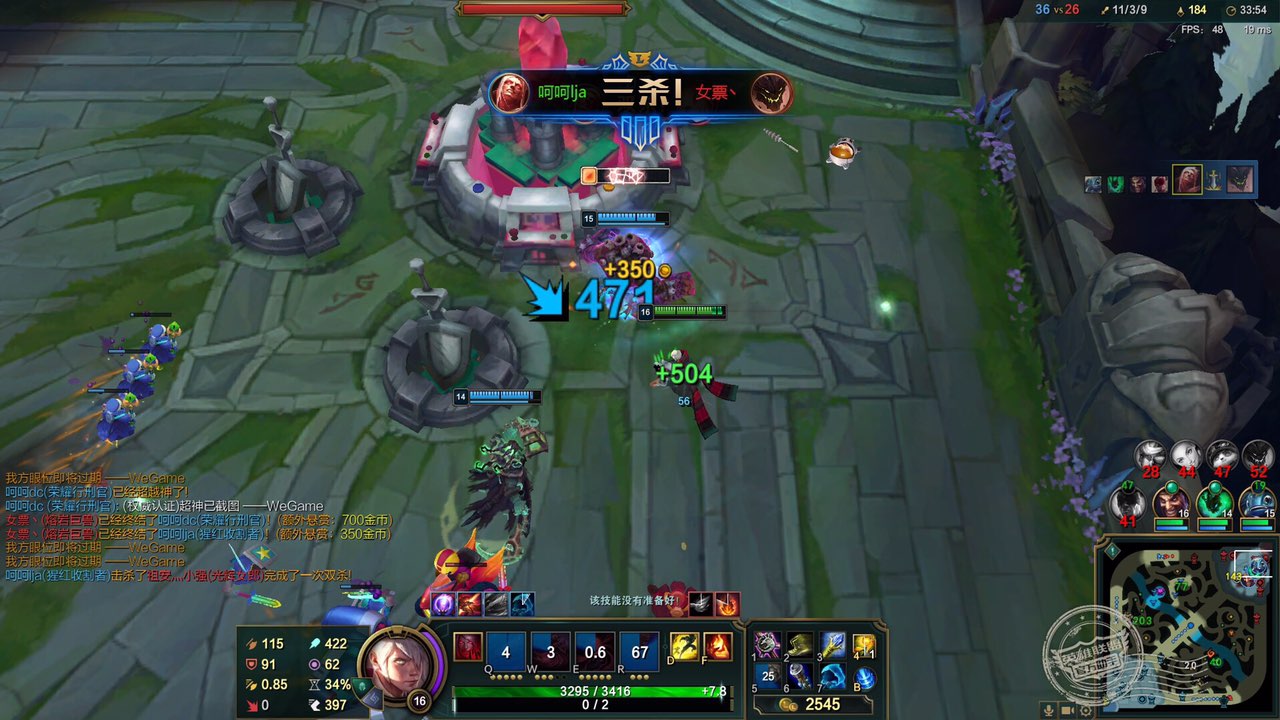1280x720 pixels.
Task: Trigger the R ultimate ability
Action: [640, 649]
